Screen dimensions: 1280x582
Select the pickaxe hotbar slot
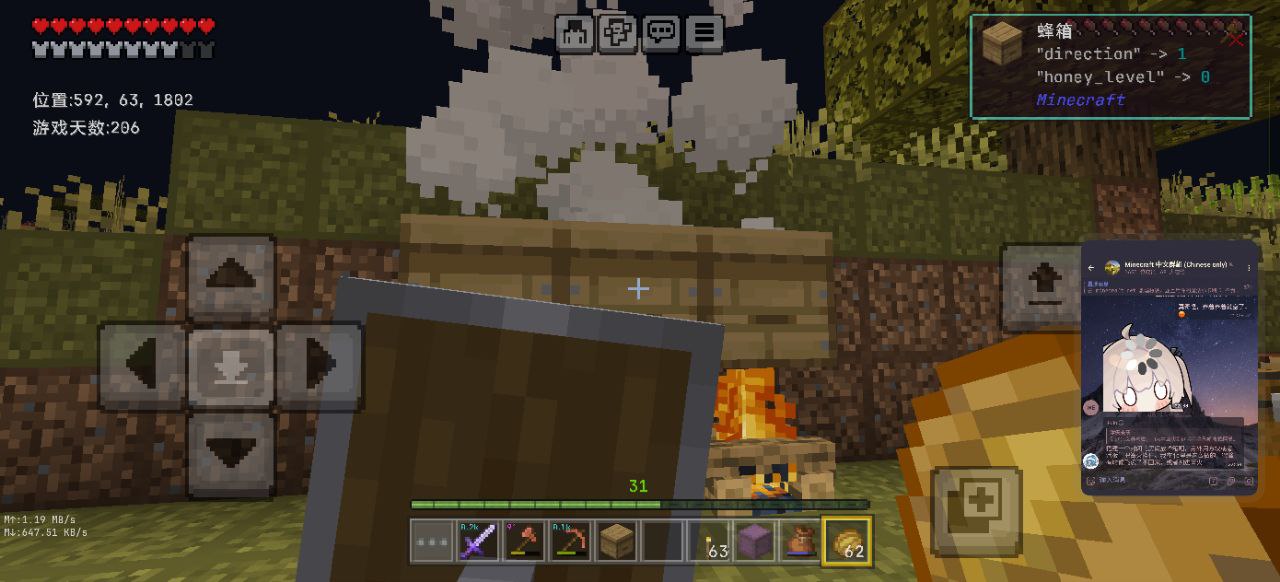click(x=570, y=541)
